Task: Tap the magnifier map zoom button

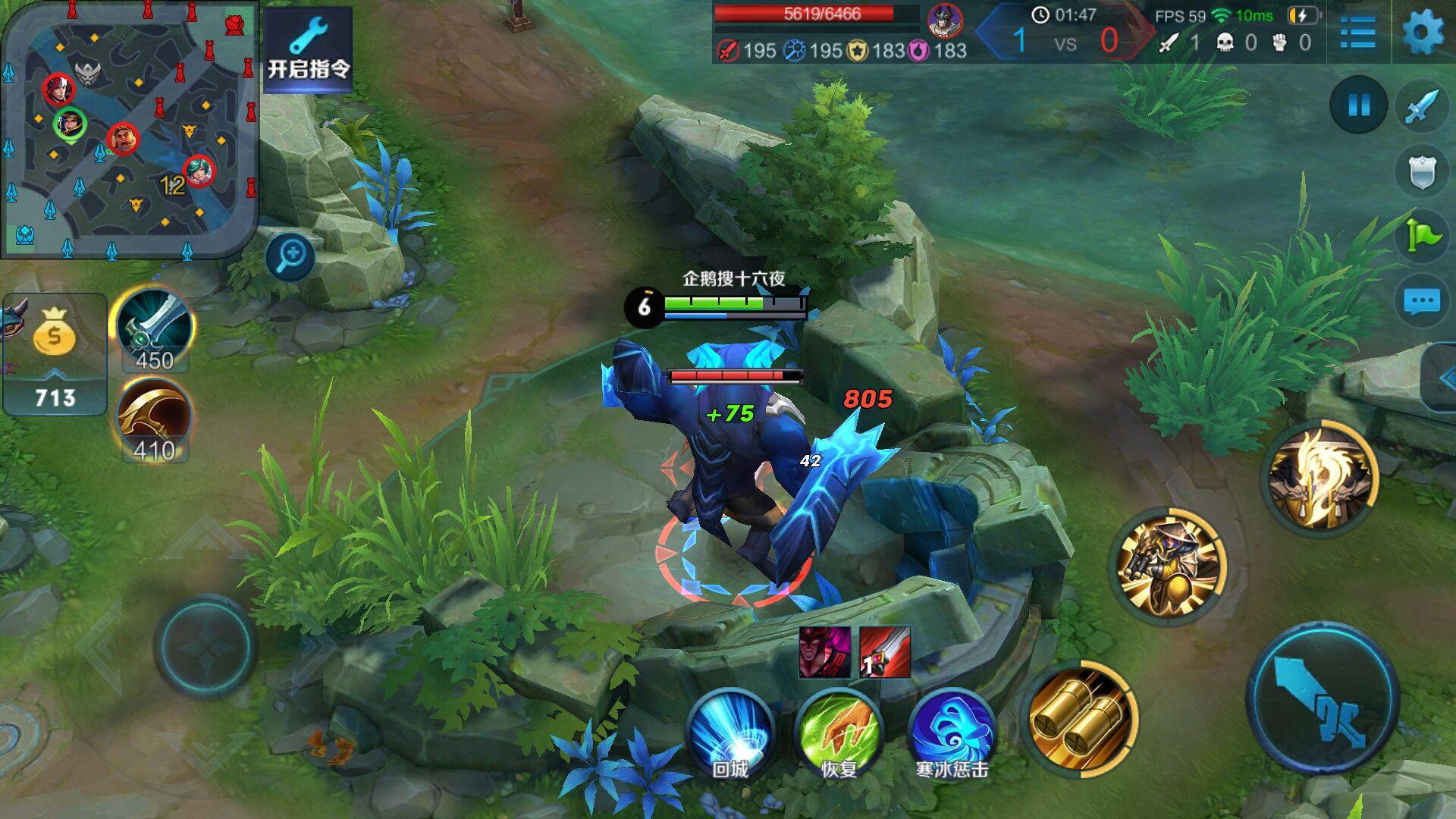Action: point(290,256)
